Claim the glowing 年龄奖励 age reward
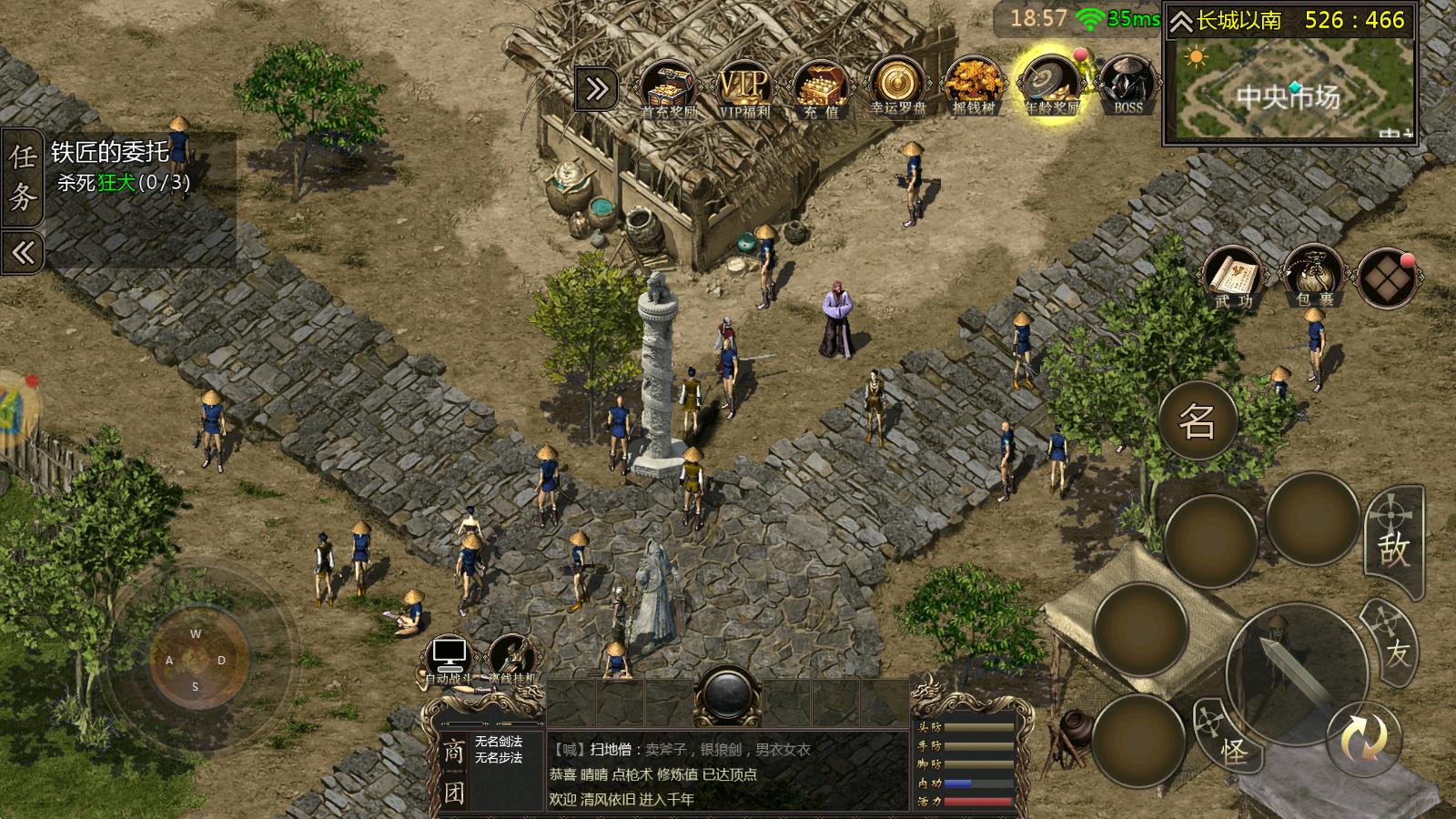 tap(1051, 87)
